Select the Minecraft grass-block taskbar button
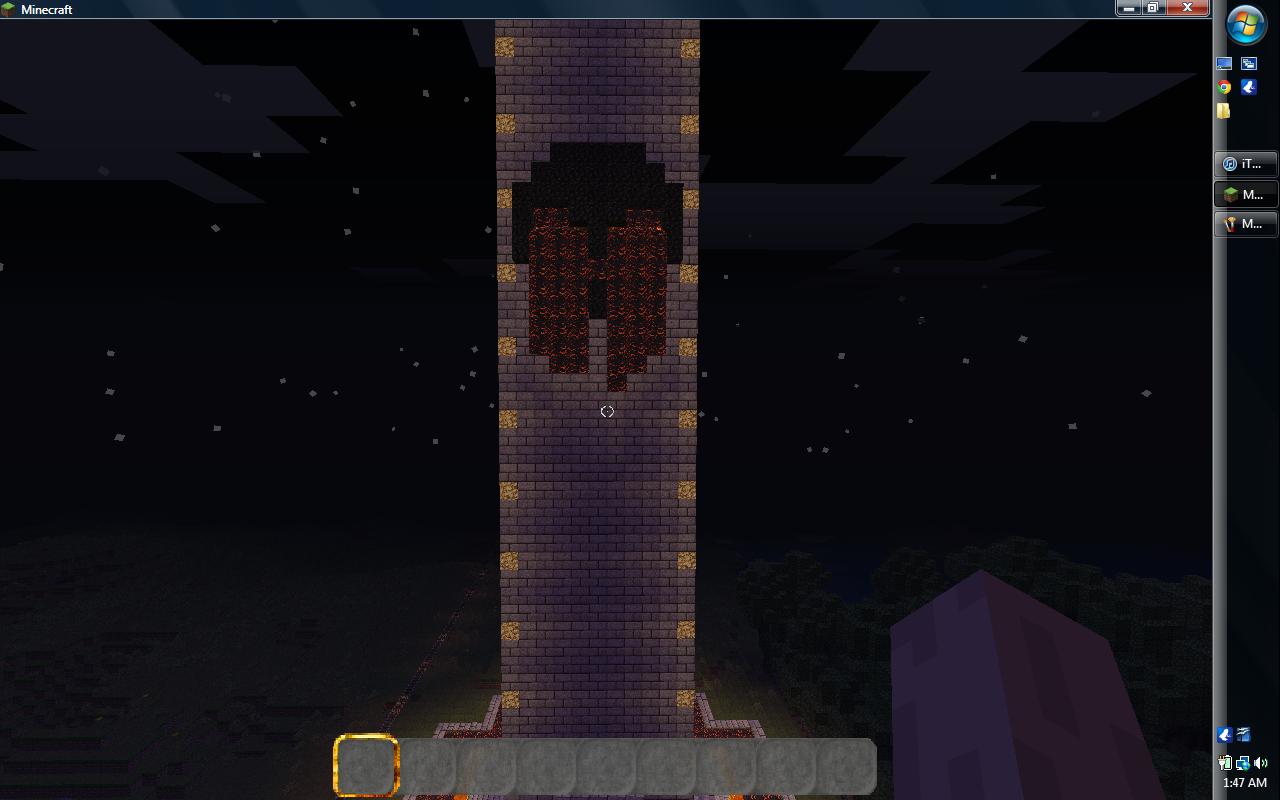Viewport: 1280px width, 800px height. pyautogui.click(x=1244, y=194)
